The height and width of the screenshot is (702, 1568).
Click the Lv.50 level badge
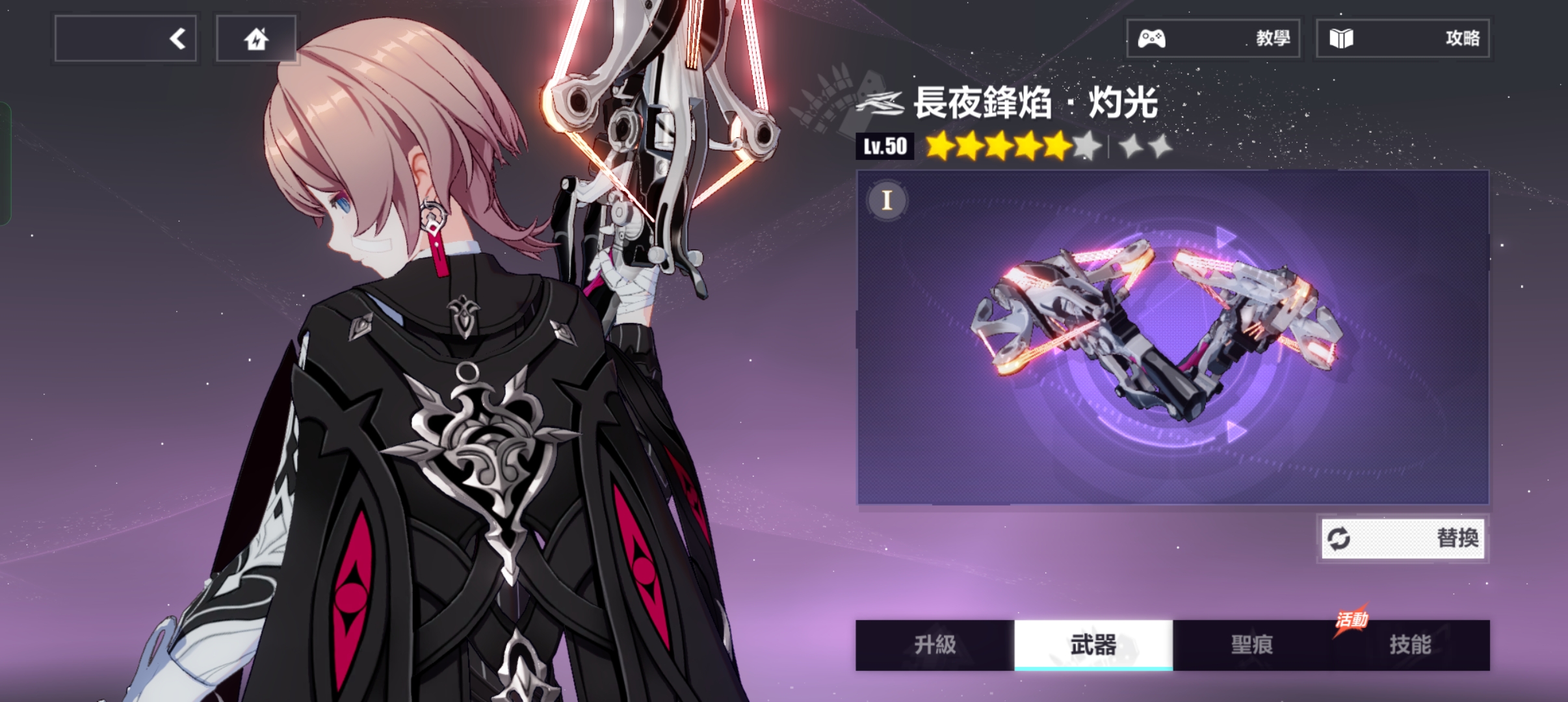[x=885, y=146]
